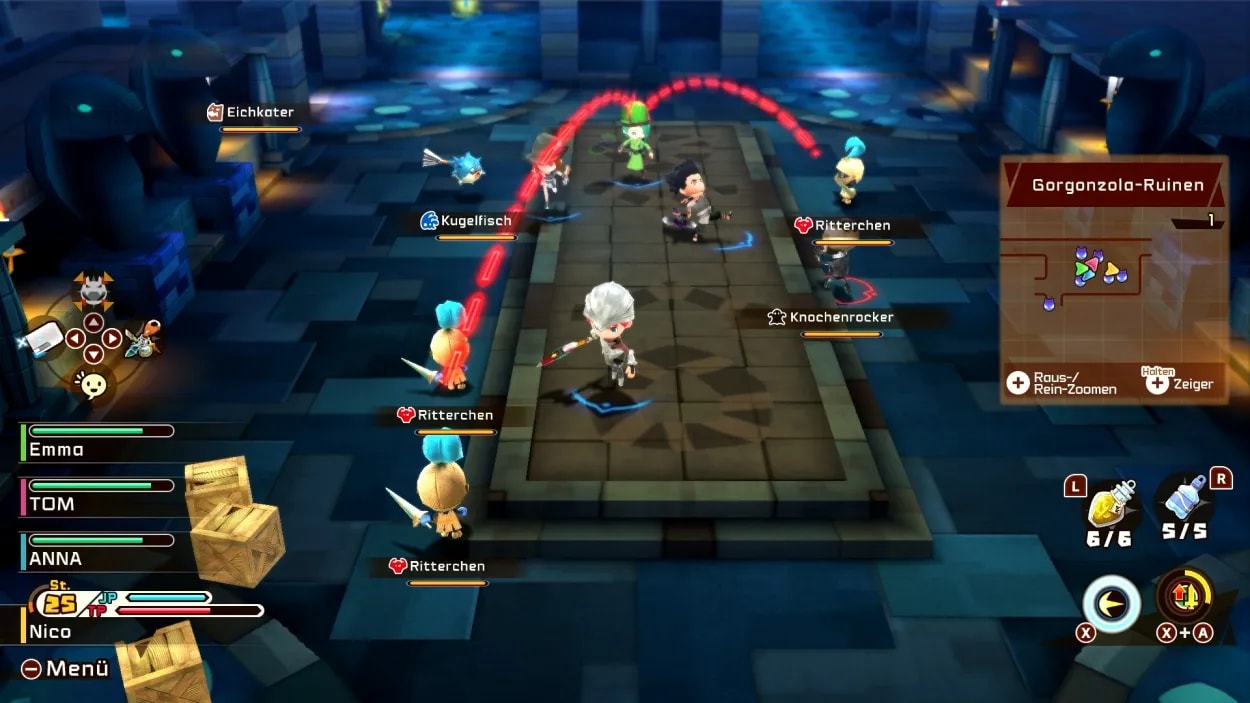Select Nico in the party list

point(50,631)
